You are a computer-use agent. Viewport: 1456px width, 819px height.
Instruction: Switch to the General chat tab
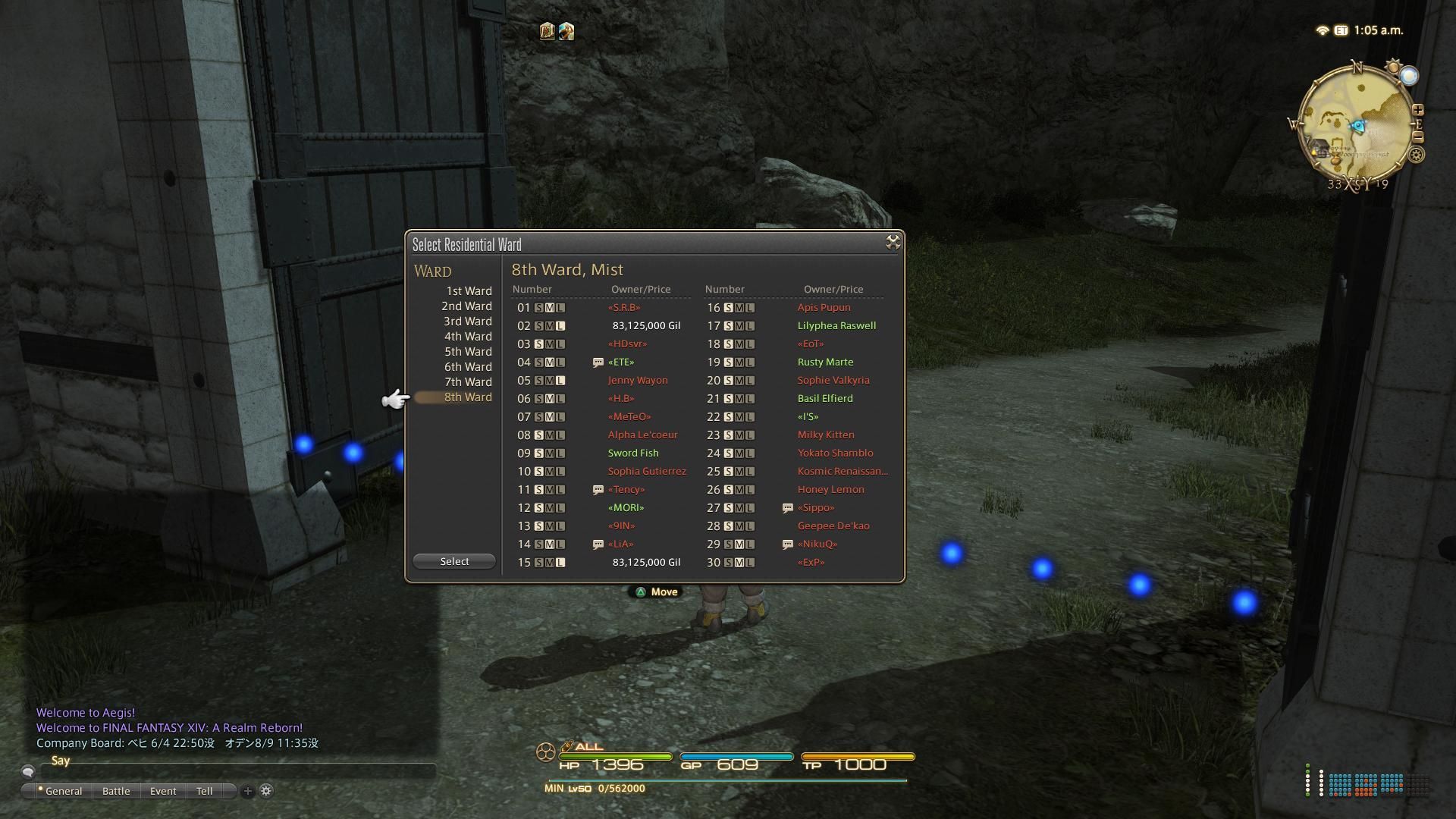click(62, 791)
